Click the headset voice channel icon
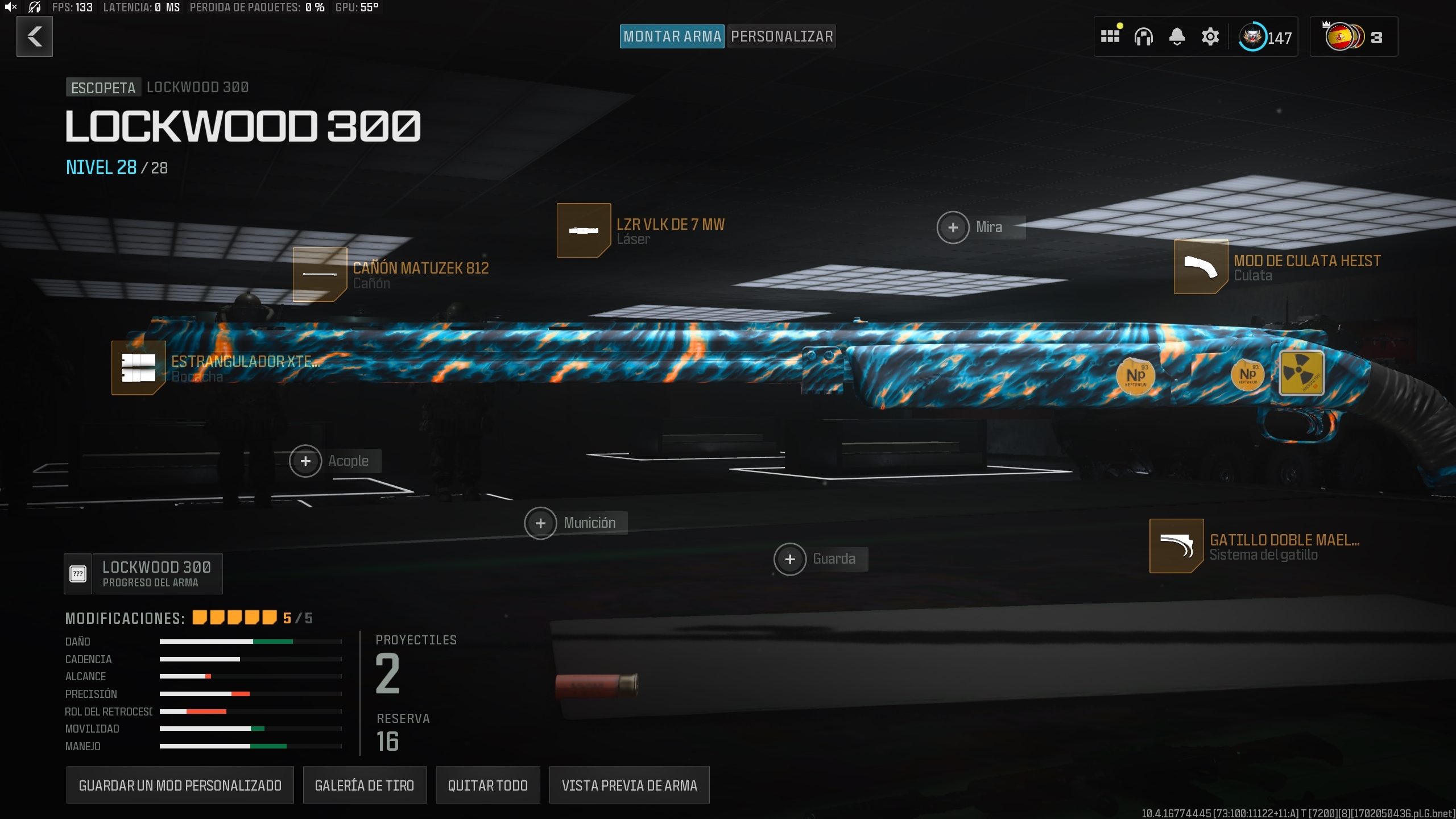The image size is (1456, 819). click(x=1144, y=36)
